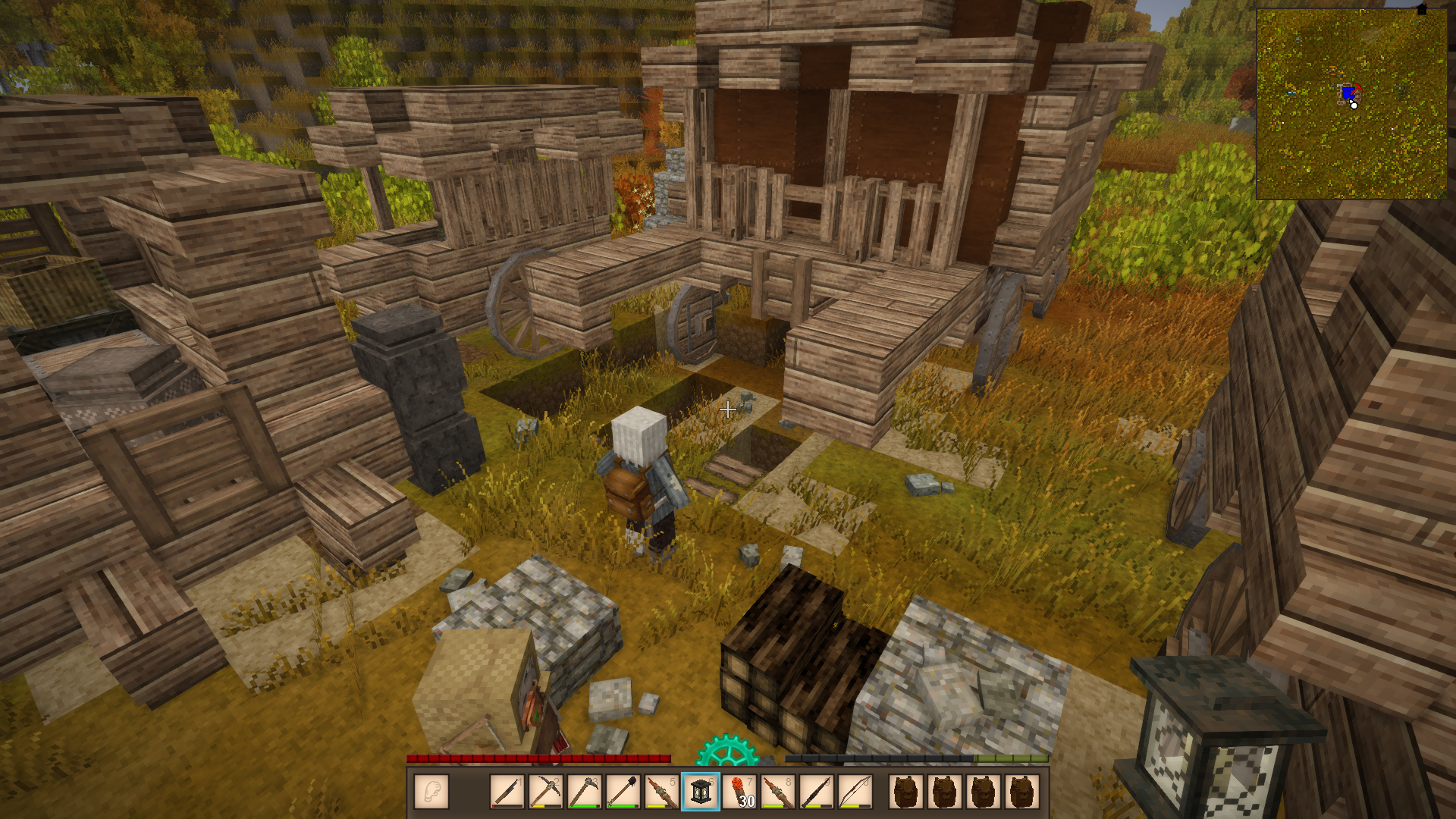Click the empty offhand slot

(431, 792)
